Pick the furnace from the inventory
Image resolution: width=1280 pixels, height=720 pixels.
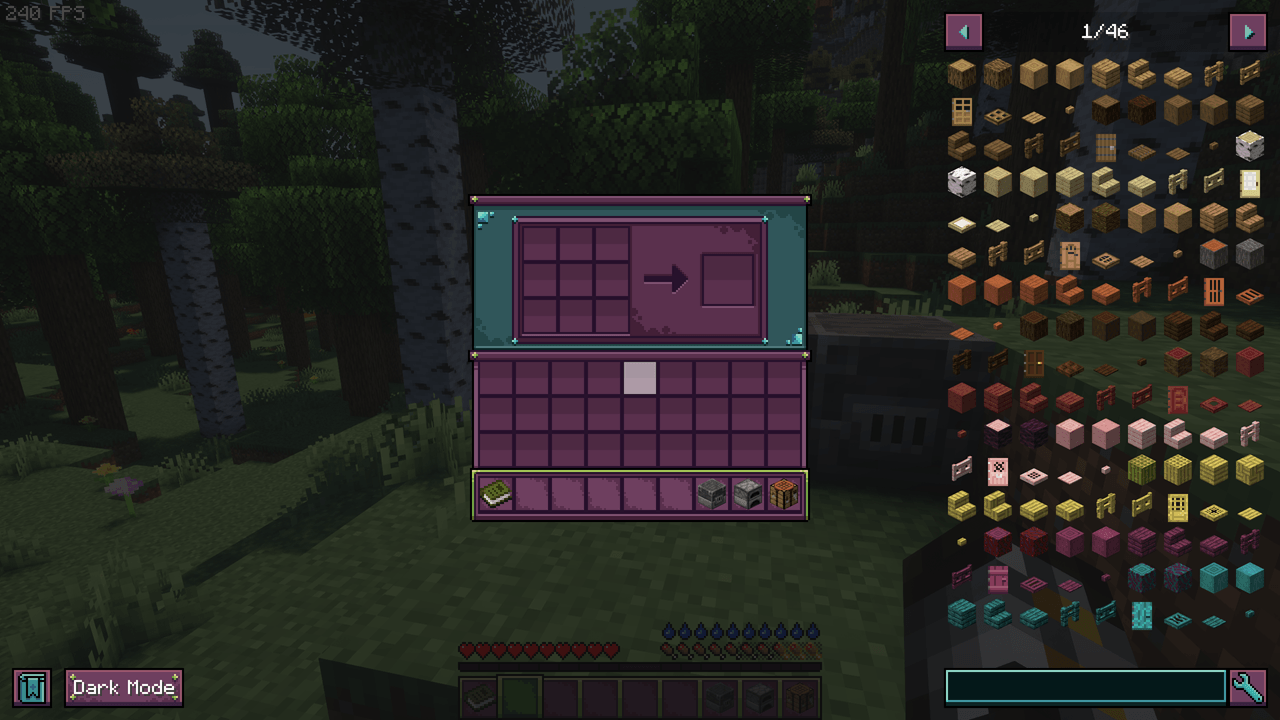(x=750, y=493)
